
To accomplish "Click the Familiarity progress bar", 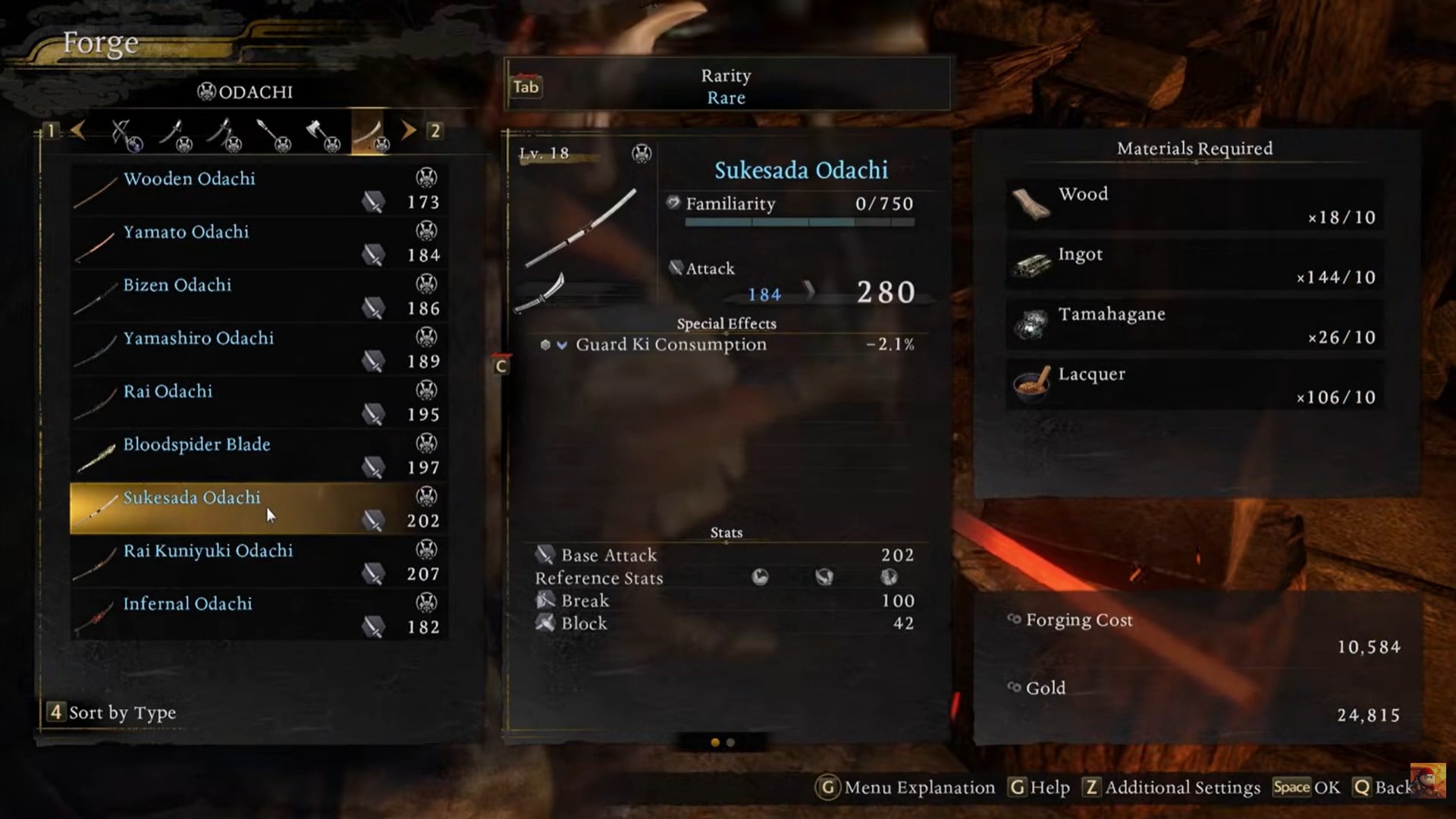I will (x=800, y=224).
